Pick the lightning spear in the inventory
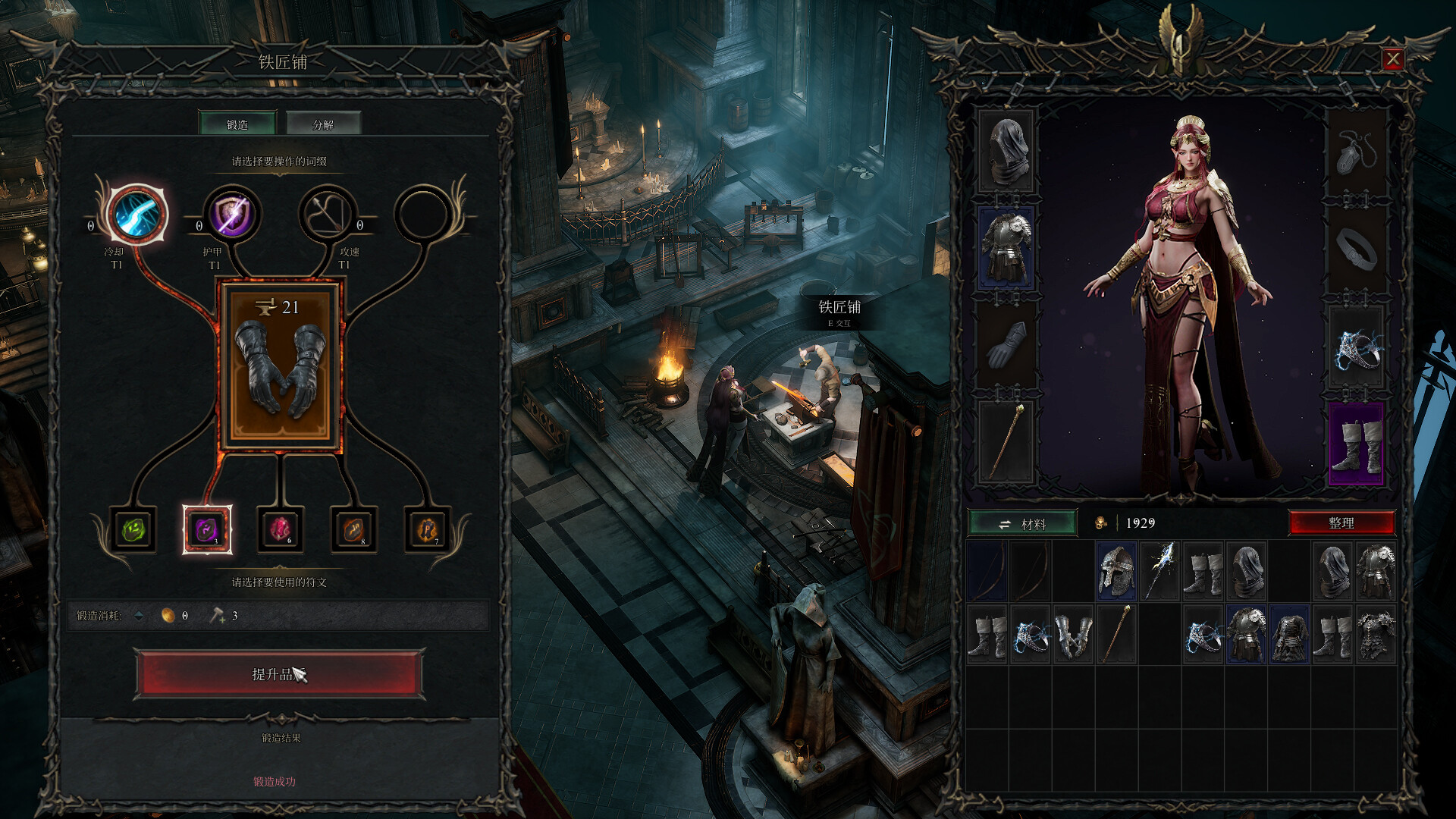Viewport: 1456px width, 819px height. (1159, 570)
